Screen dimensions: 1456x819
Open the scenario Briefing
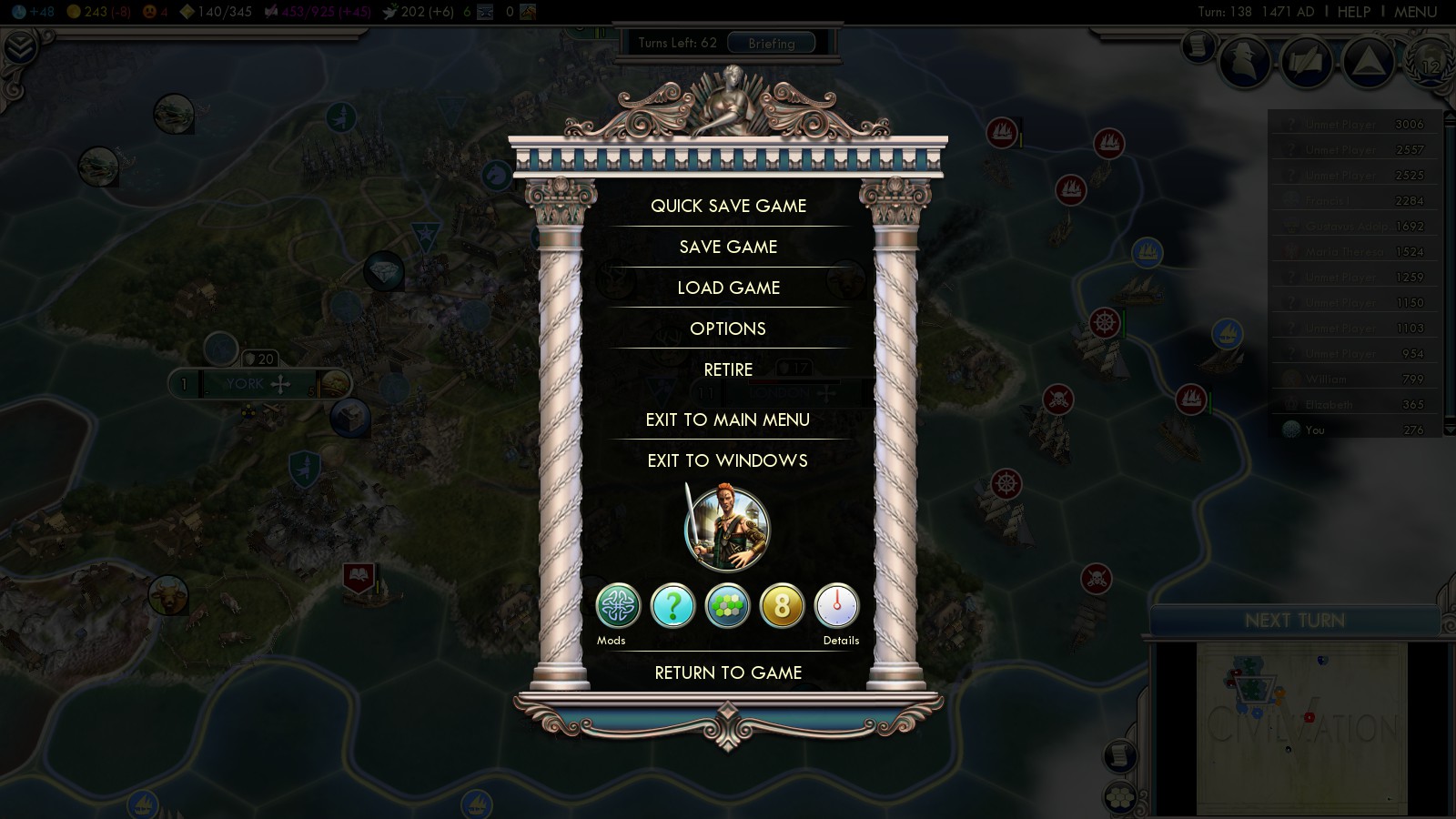pyautogui.click(x=771, y=43)
